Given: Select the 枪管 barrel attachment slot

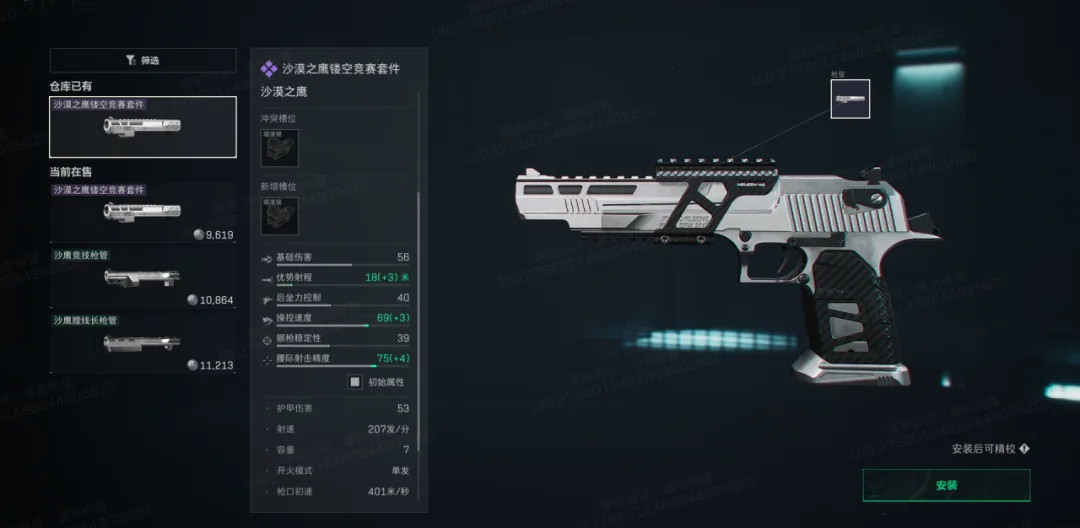Looking at the screenshot, I should click(850, 99).
